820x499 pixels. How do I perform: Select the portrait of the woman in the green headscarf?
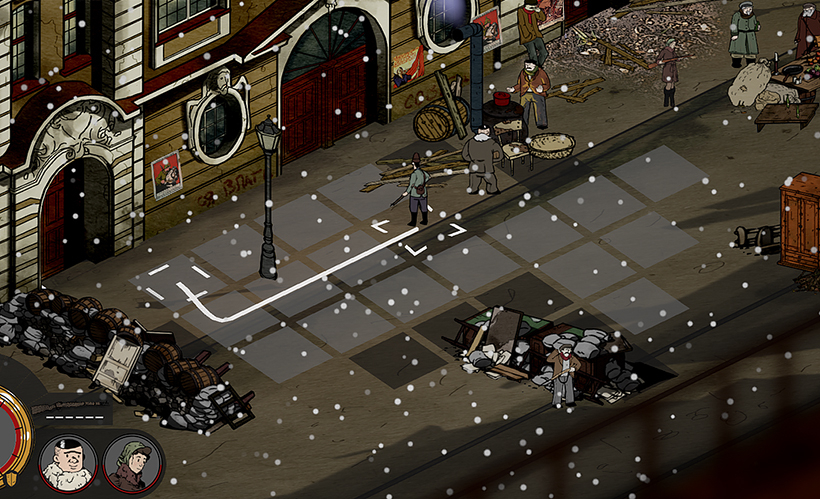click(131, 463)
